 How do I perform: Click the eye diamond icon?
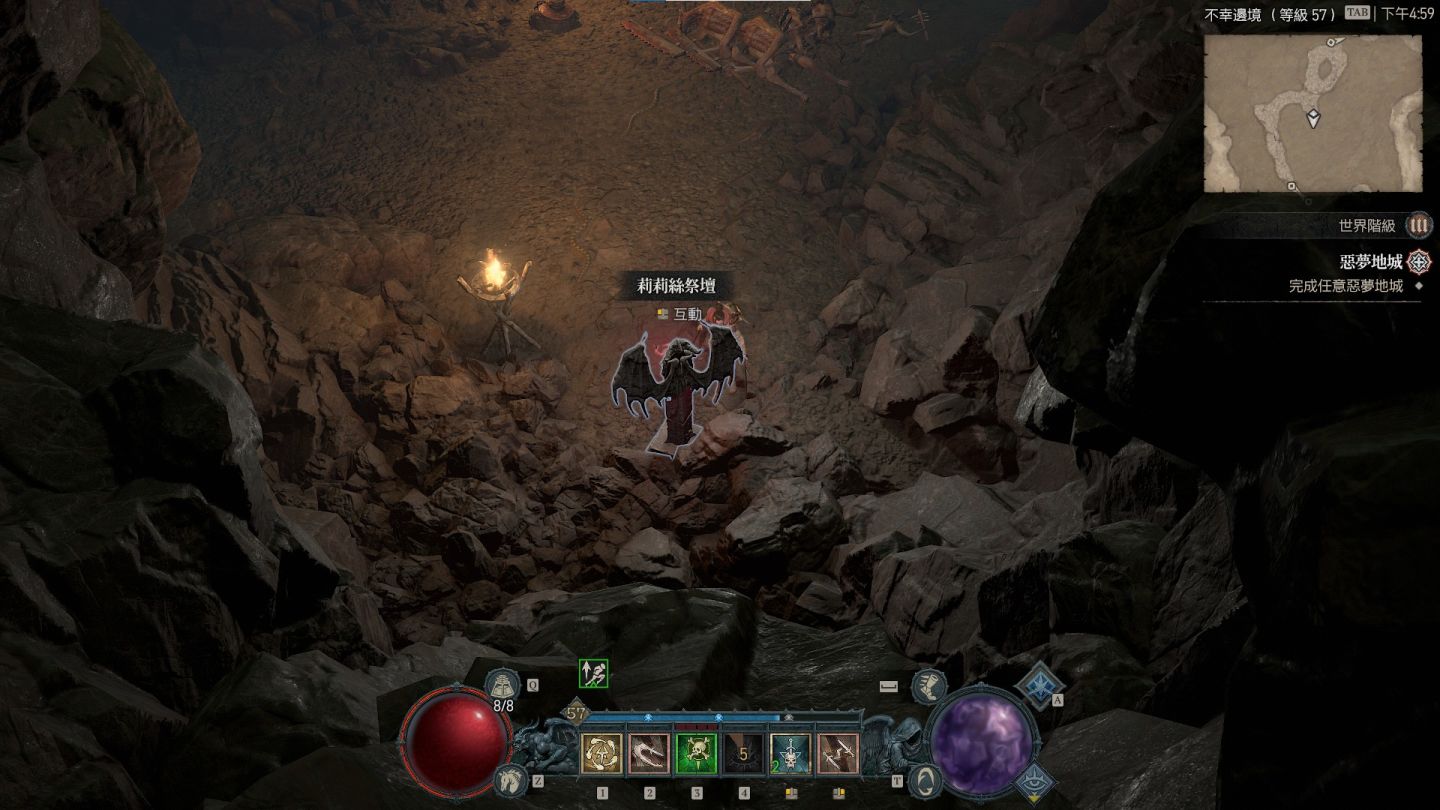pyautogui.click(x=1036, y=782)
